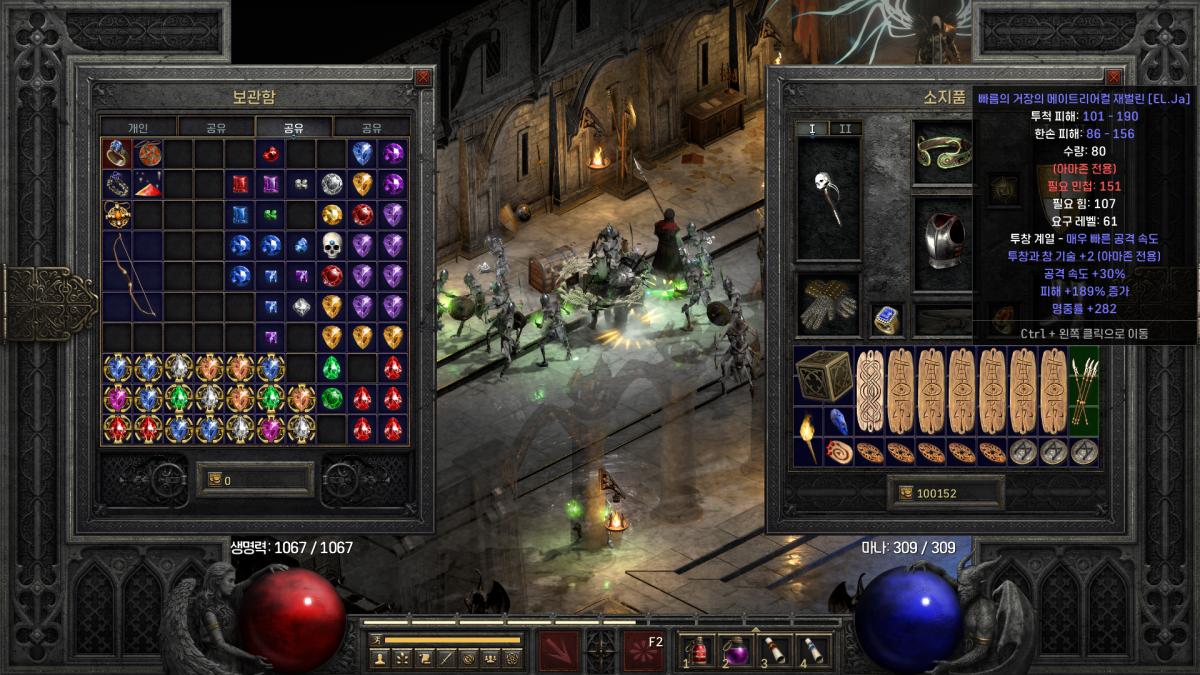Use the purple rejuvenation potion in belt
Screen dimensions: 1200x675
point(737,648)
